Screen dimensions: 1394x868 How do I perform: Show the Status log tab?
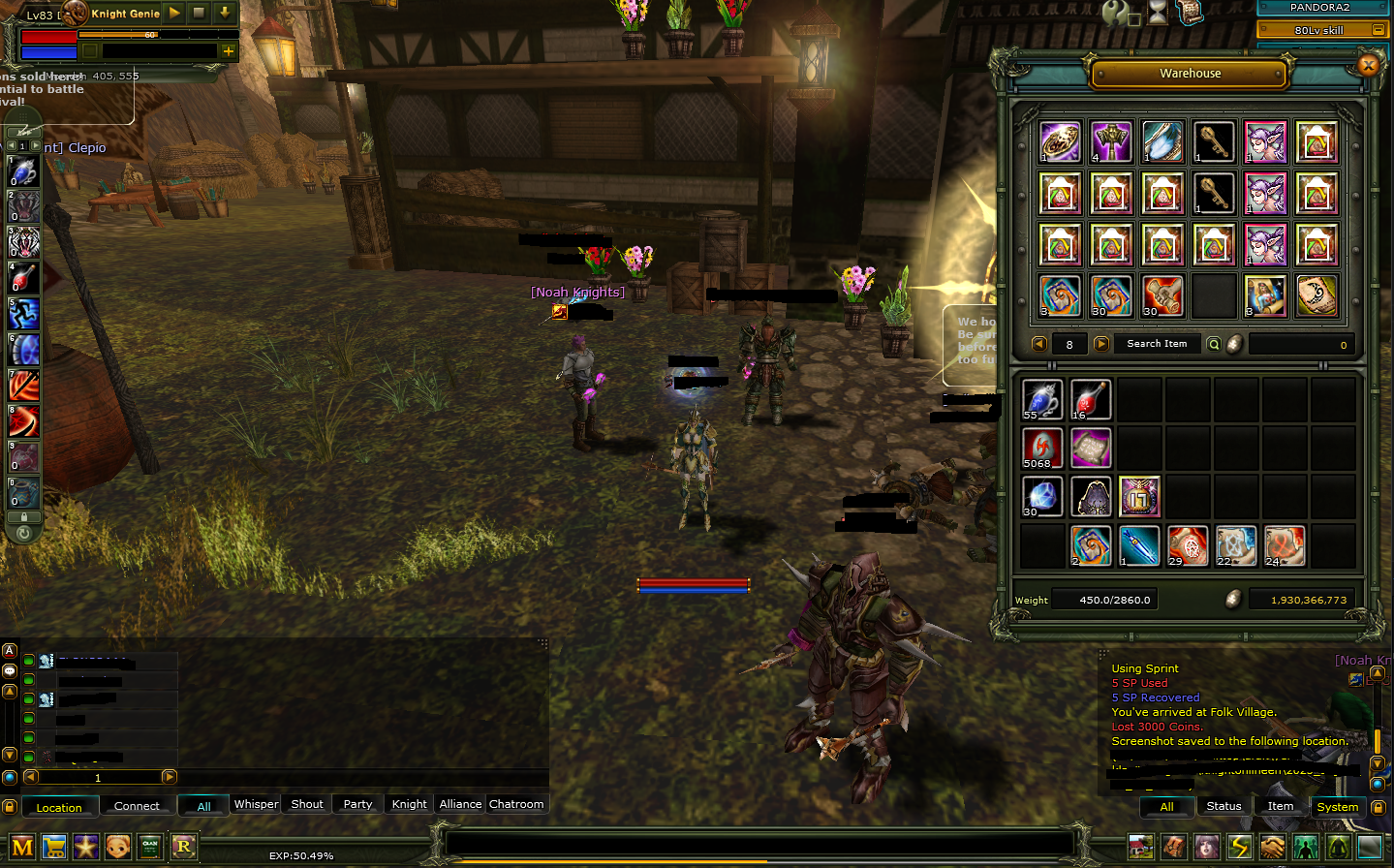1224,806
